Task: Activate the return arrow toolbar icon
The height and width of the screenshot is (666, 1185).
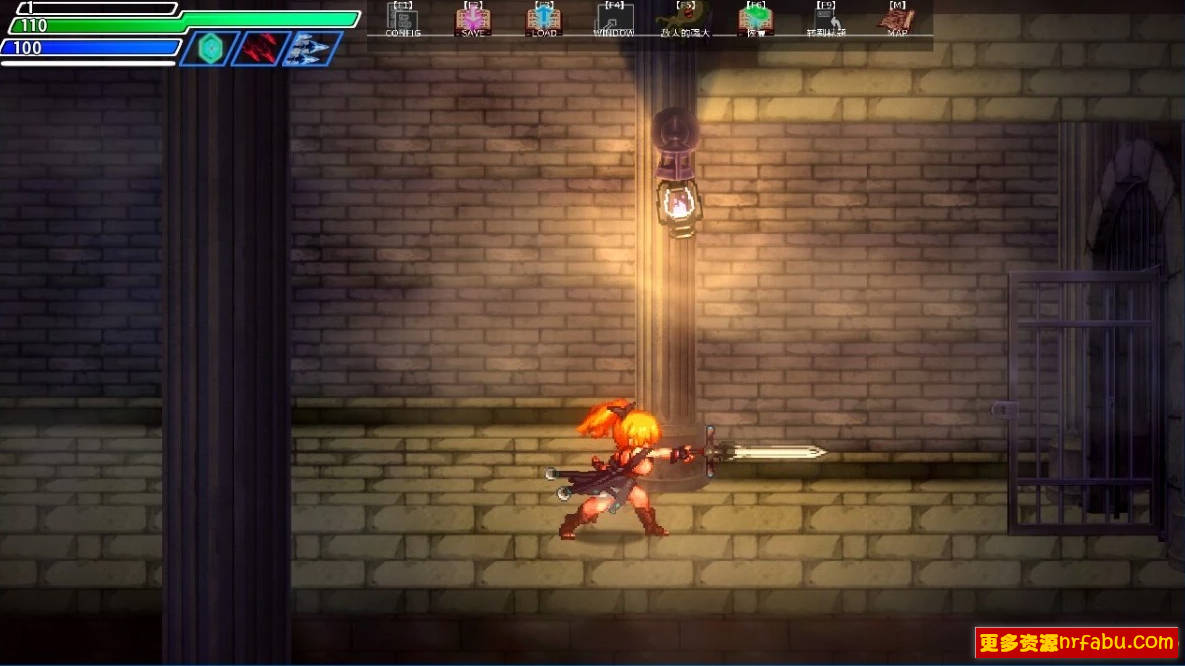Action: point(826,20)
